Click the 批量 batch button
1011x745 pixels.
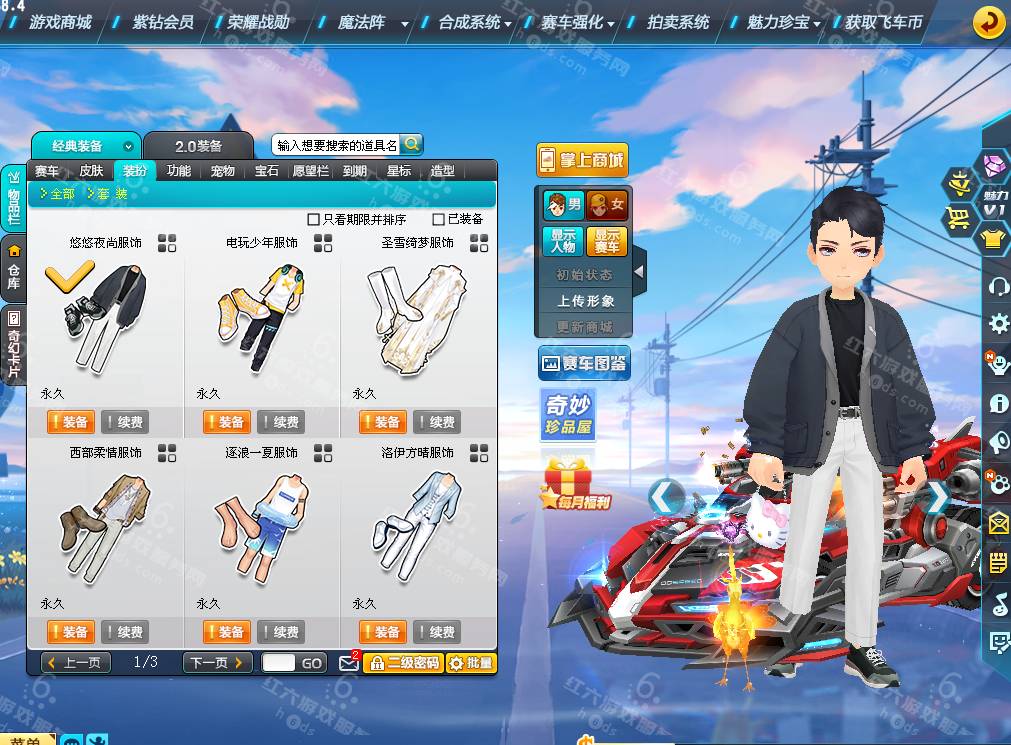(x=470, y=662)
